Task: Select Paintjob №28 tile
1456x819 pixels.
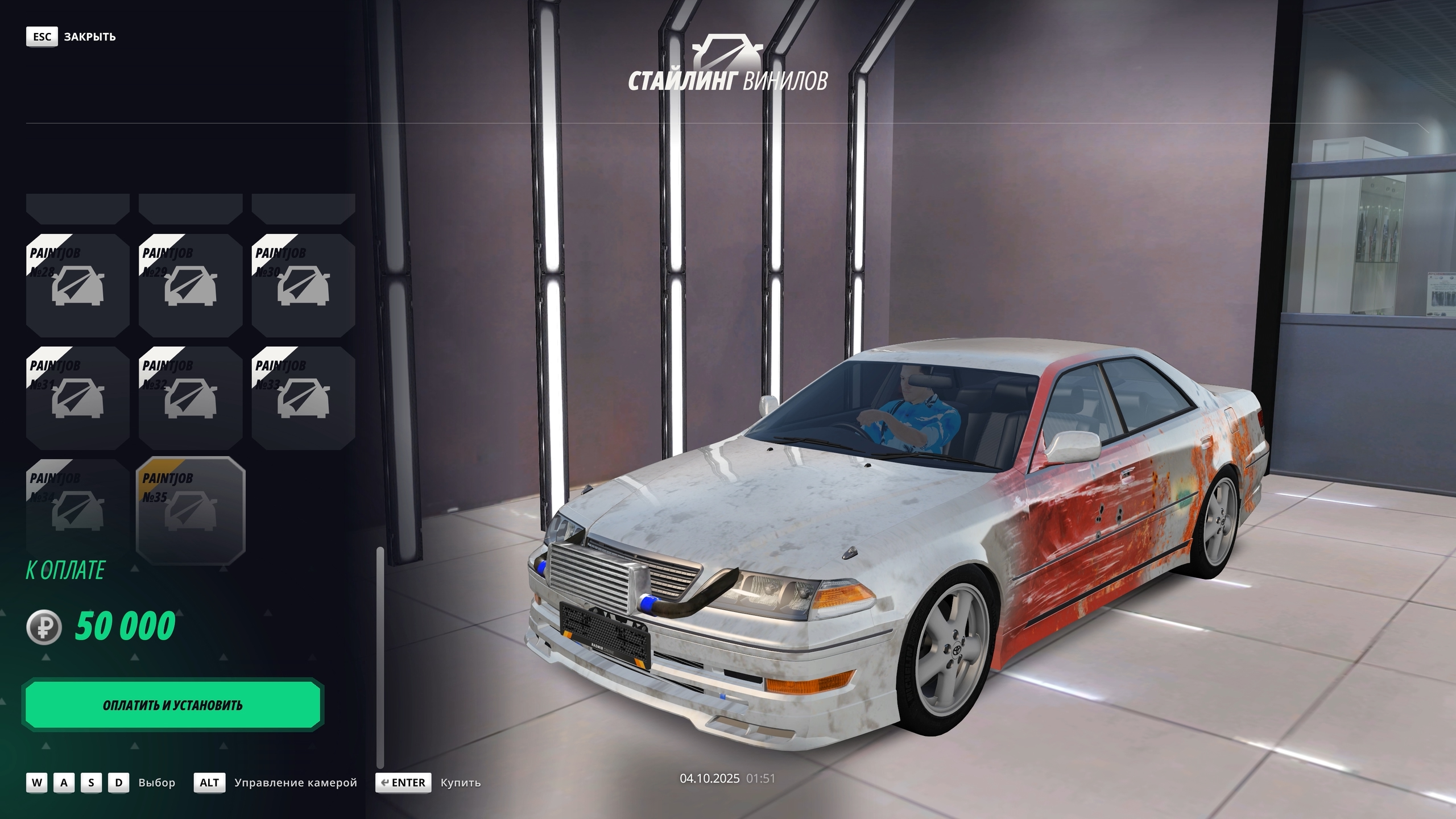Action: click(78, 286)
